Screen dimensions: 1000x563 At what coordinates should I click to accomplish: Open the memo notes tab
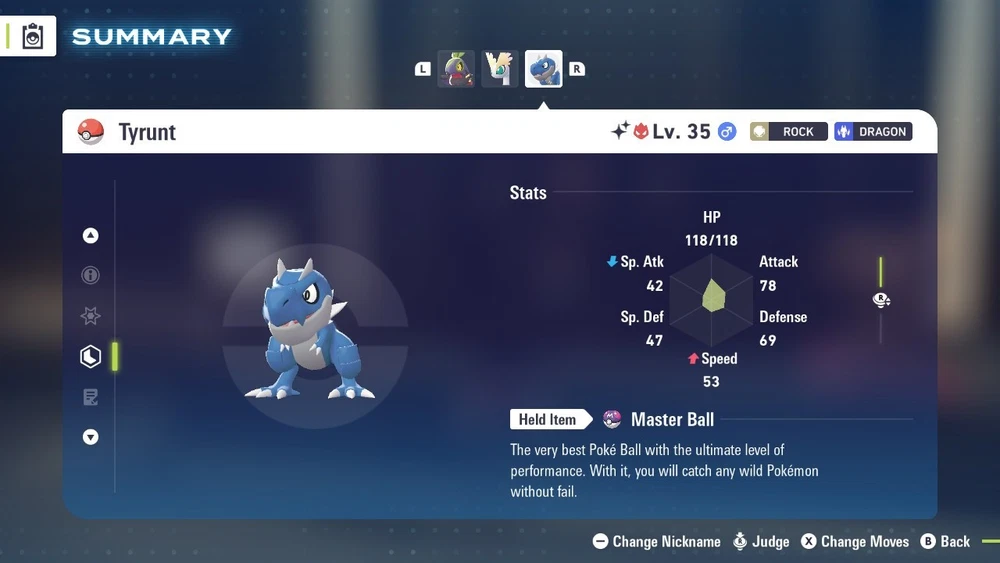pos(91,397)
